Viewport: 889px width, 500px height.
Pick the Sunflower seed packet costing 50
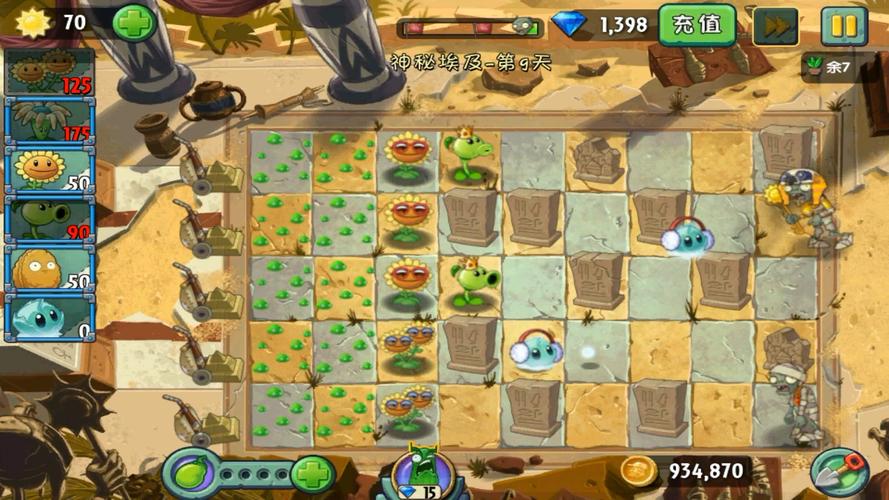tap(49, 170)
